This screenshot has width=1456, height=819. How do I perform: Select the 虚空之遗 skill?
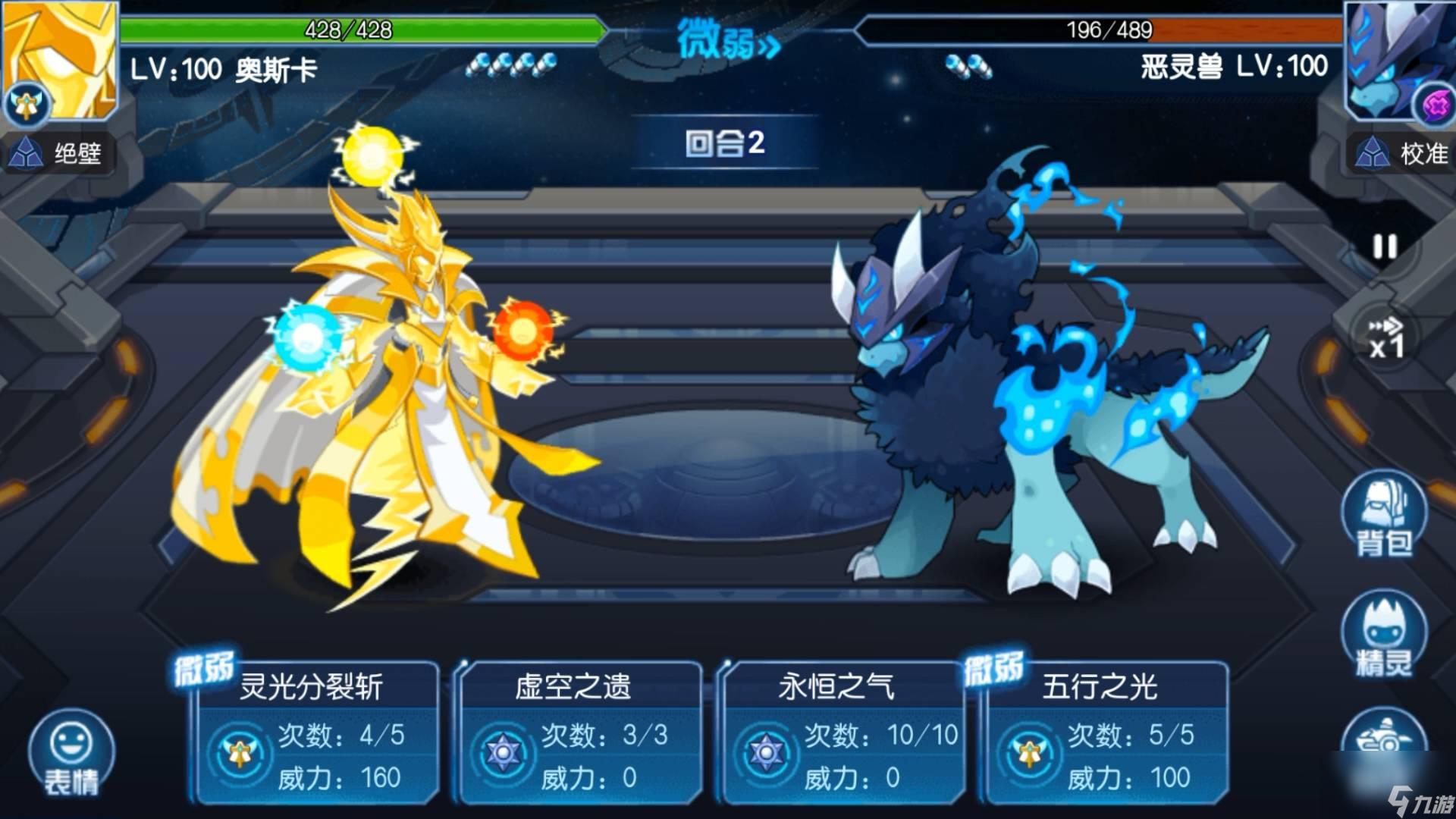point(580,732)
